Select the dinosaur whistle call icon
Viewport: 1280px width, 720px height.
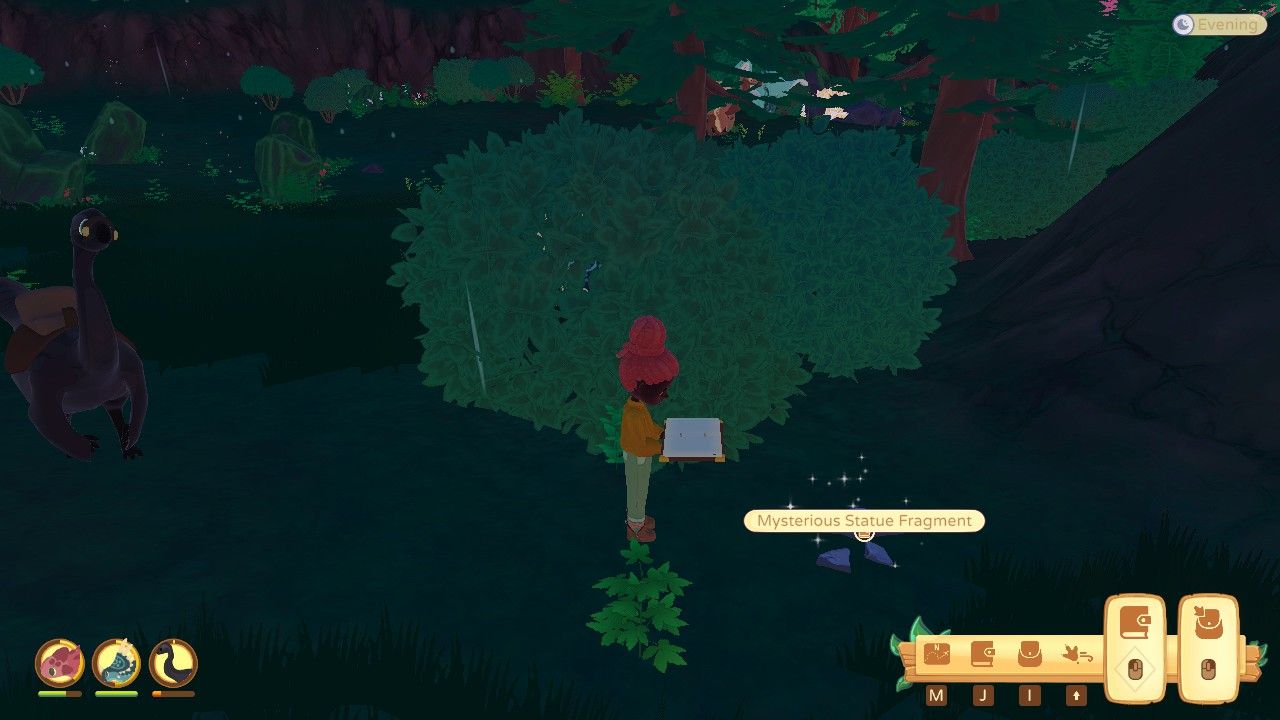(x=1078, y=655)
